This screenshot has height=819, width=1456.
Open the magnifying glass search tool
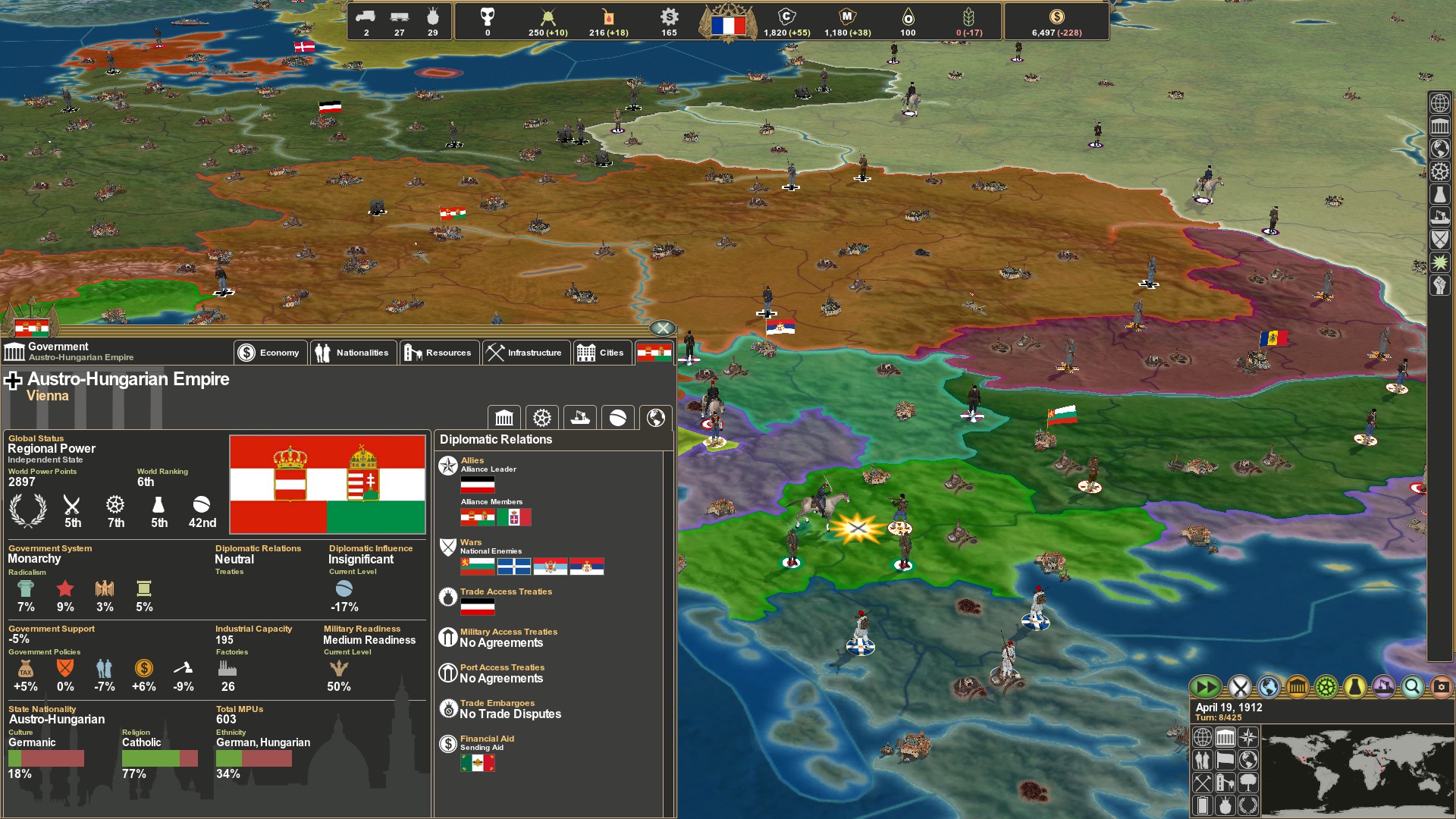coord(1412,688)
